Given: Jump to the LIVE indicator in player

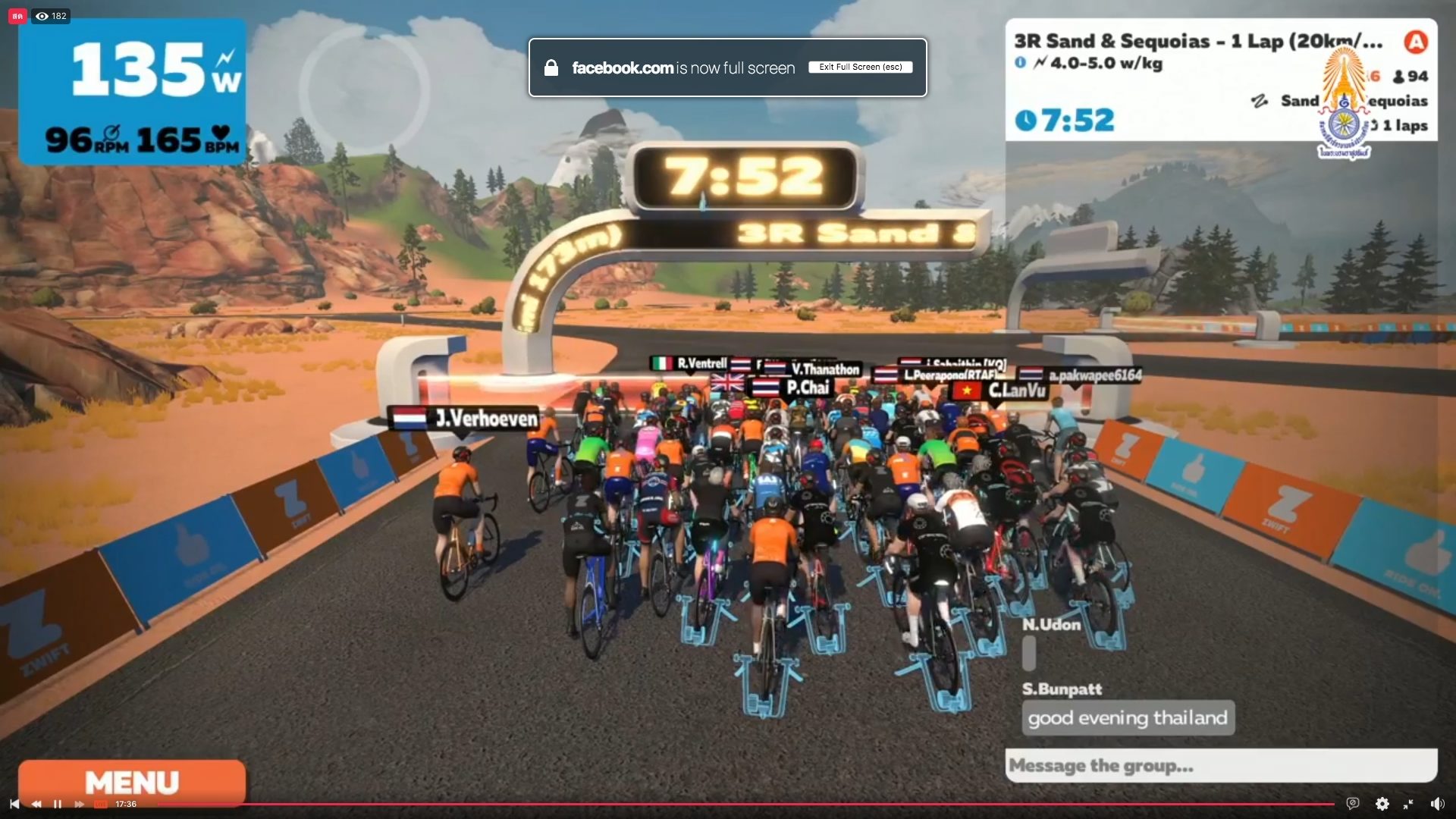Looking at the screenshot, I should pyautogui.click(x=100, y=804).
